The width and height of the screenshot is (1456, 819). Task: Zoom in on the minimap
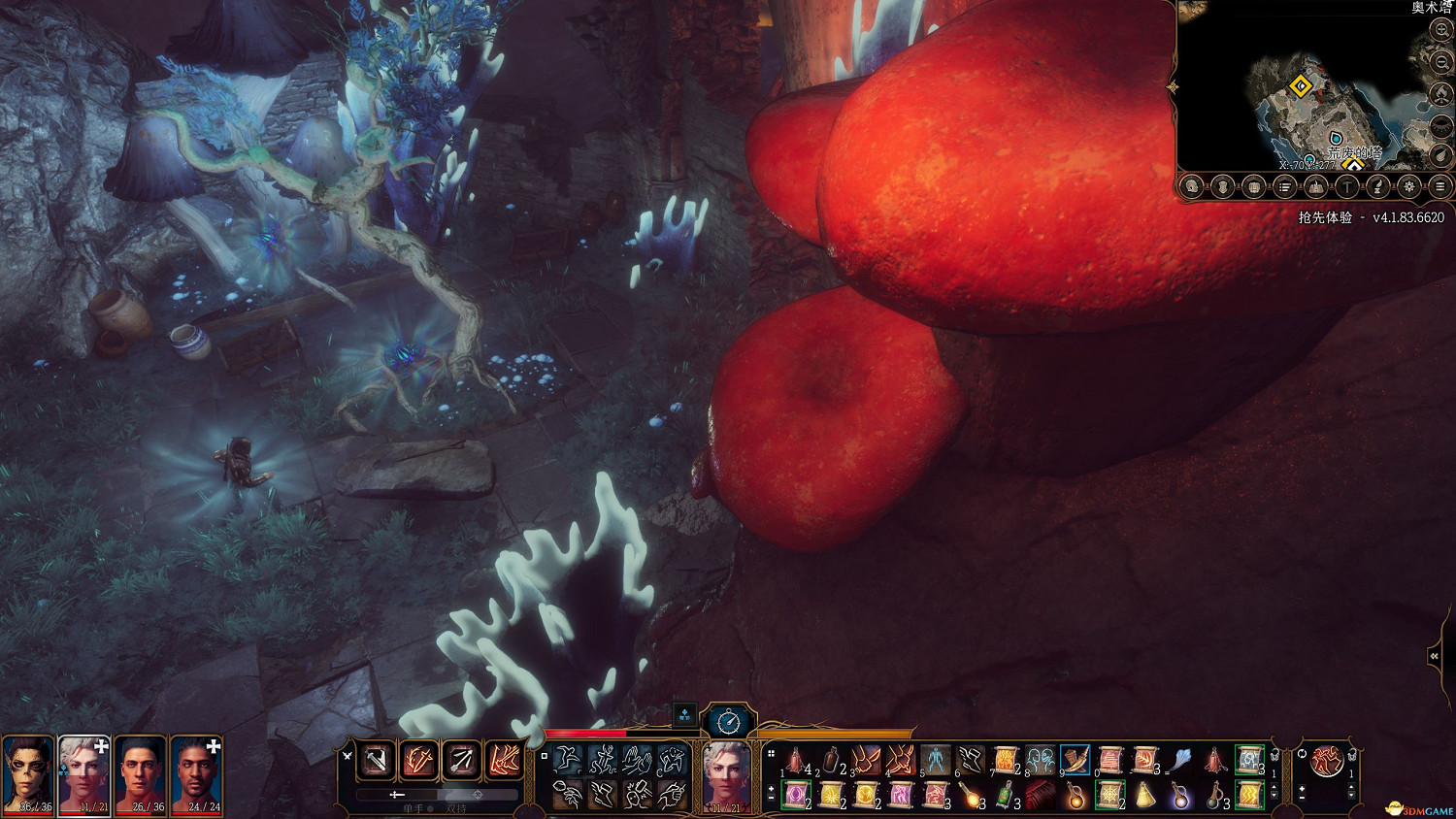1441,31
